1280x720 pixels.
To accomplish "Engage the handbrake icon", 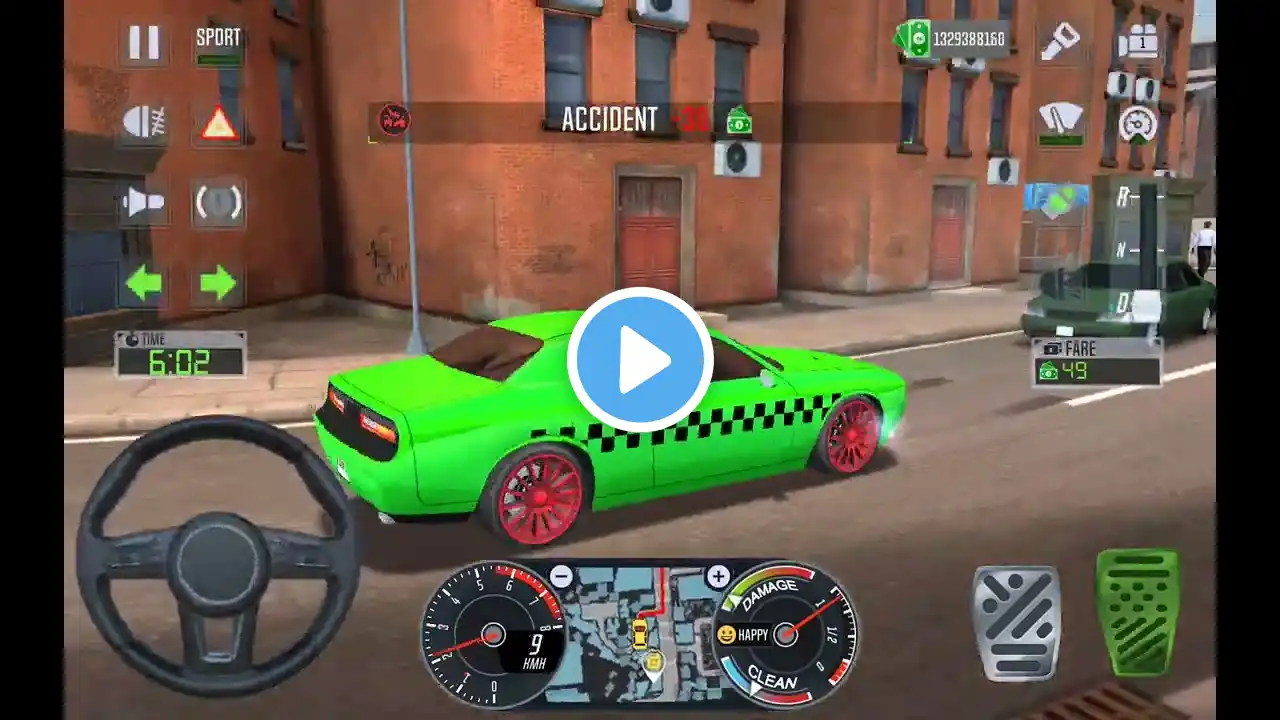I will point(218,203).
